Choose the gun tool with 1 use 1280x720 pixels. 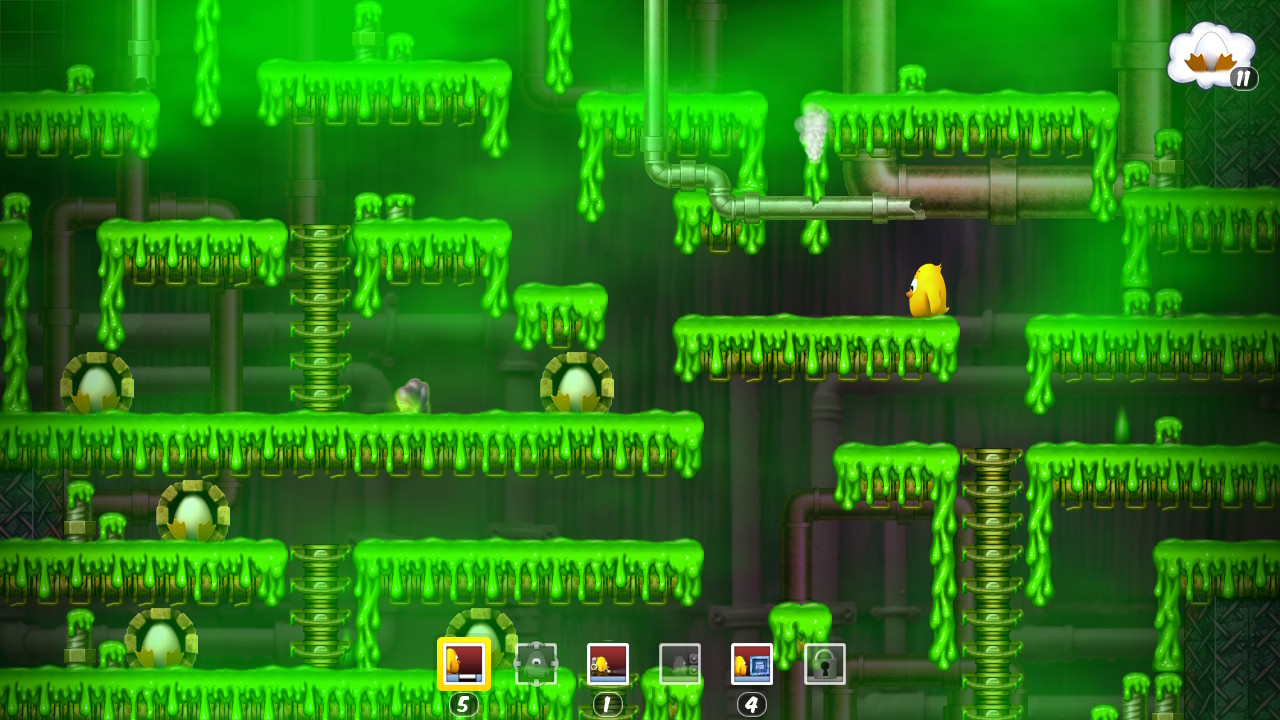pos(608,664)
